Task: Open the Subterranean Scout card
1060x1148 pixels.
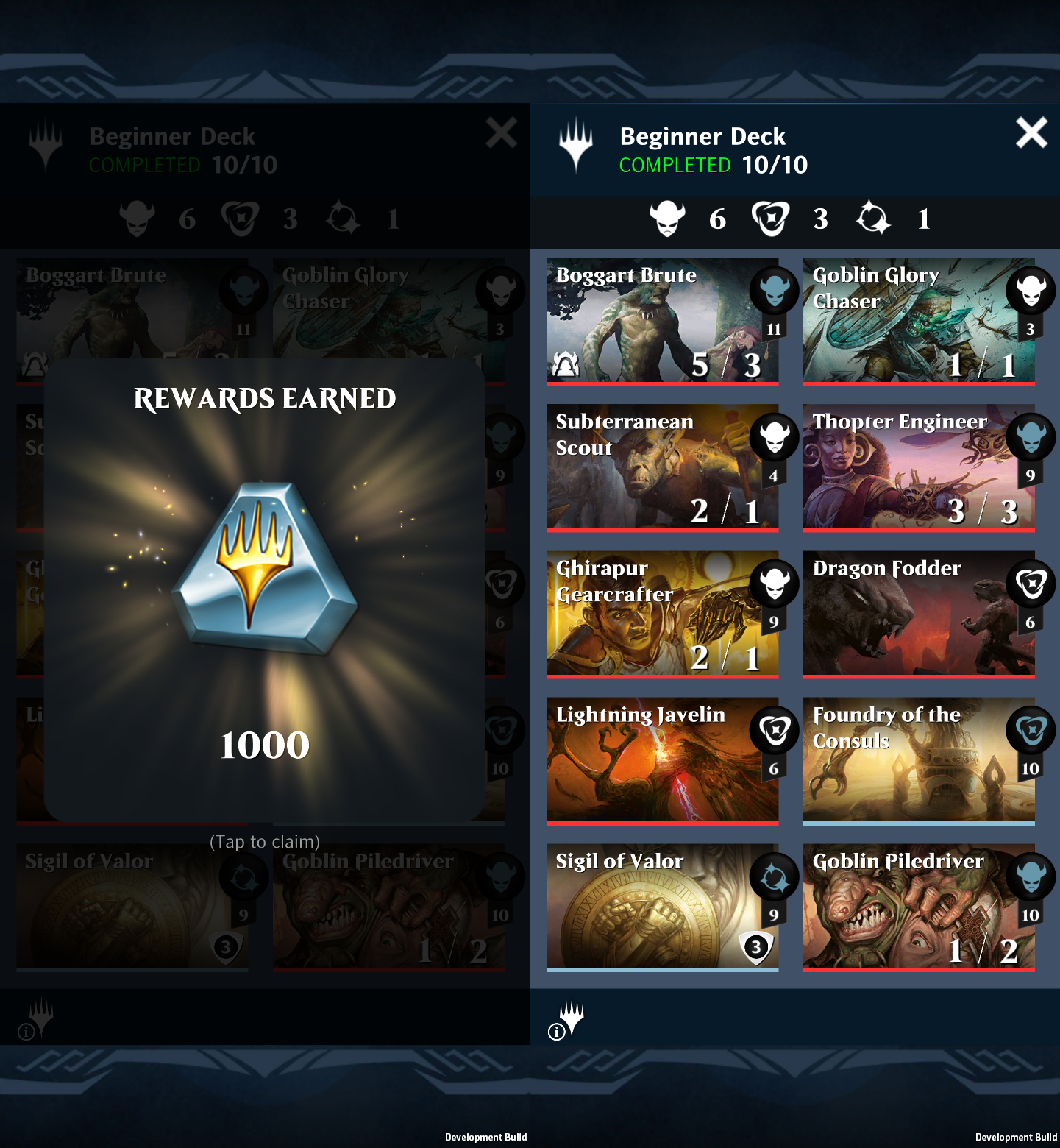Action: [662, 467]
